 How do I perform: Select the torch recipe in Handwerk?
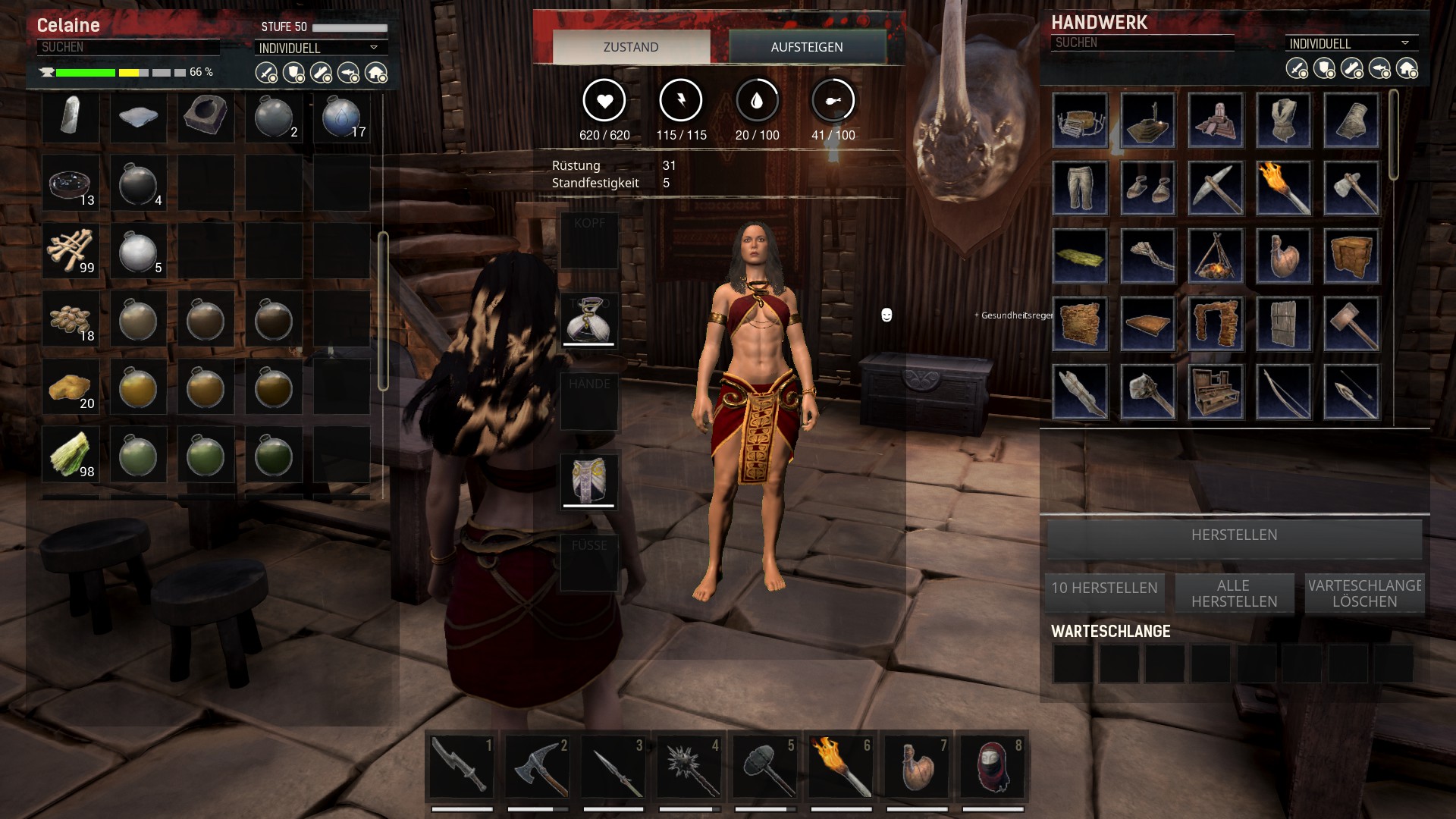pos(1283,188)
